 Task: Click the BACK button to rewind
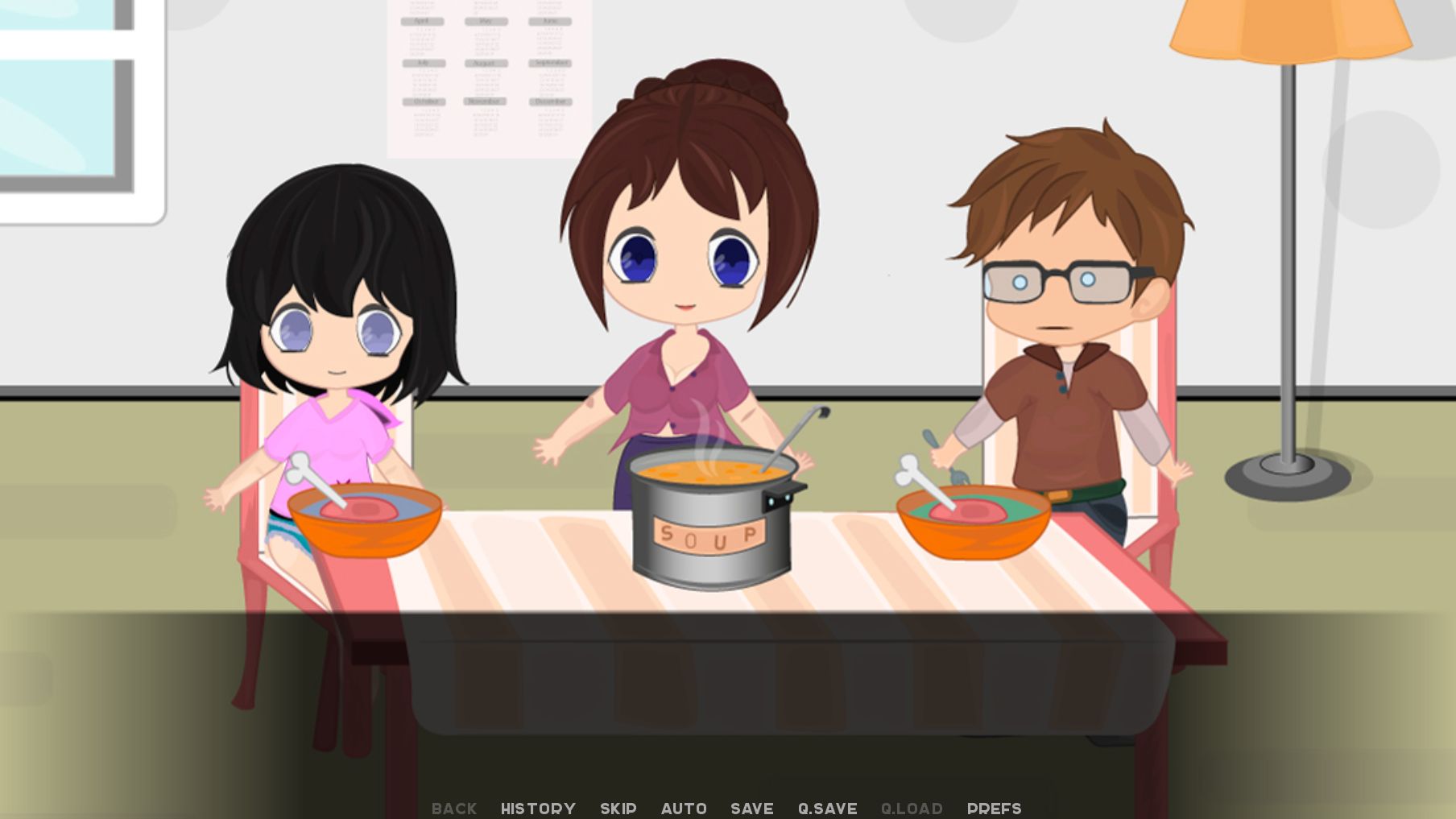453,809
